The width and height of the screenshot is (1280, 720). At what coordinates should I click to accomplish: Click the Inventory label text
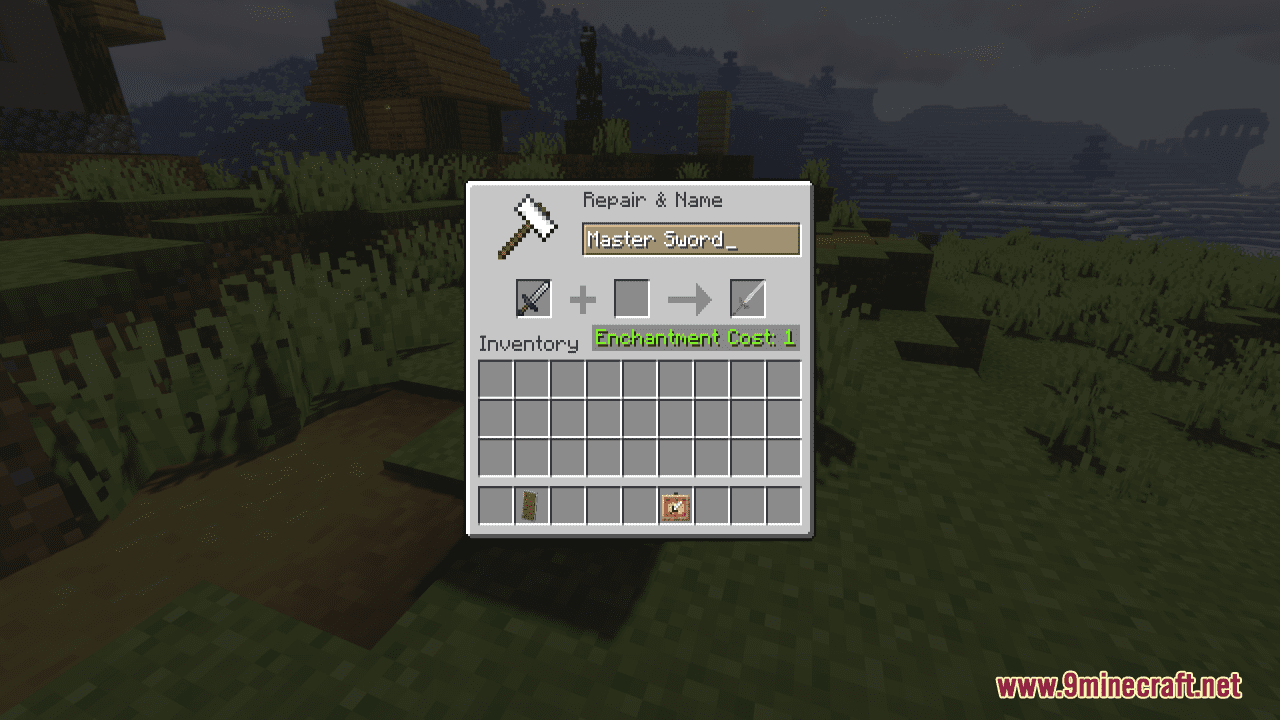[529, 343]
